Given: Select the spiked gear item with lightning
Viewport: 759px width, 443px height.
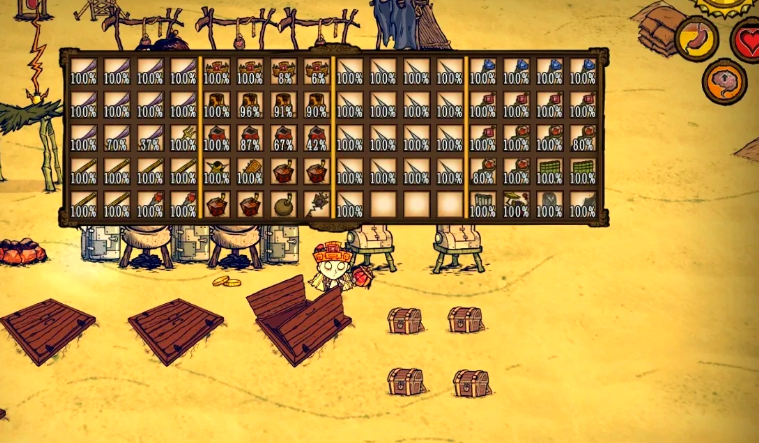Looking at the screenshot, I should click(318, 205).
